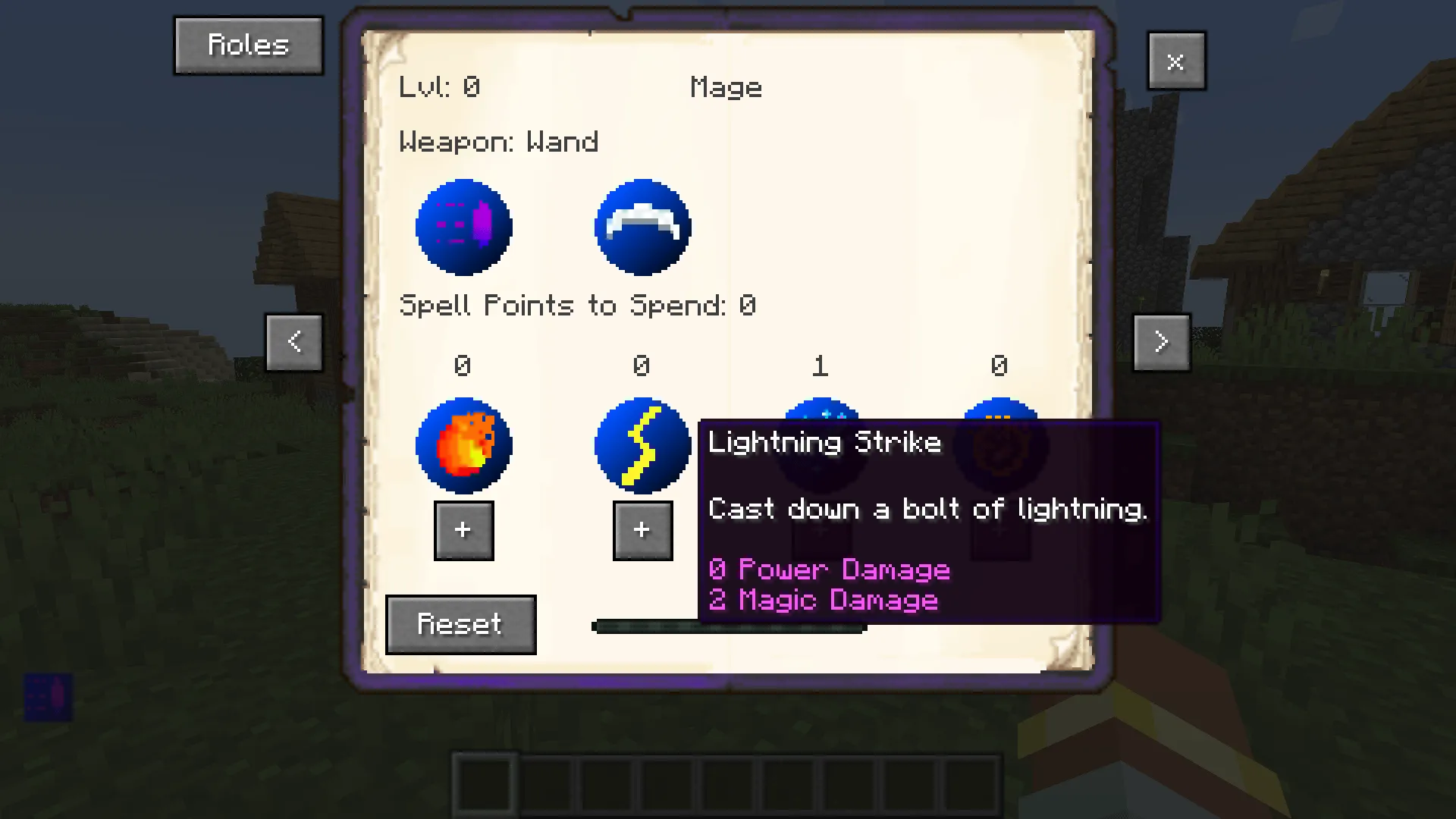Click the Lvl: 0 label
This screenshot has width=1456, height=819.
[x=440, y=86]
